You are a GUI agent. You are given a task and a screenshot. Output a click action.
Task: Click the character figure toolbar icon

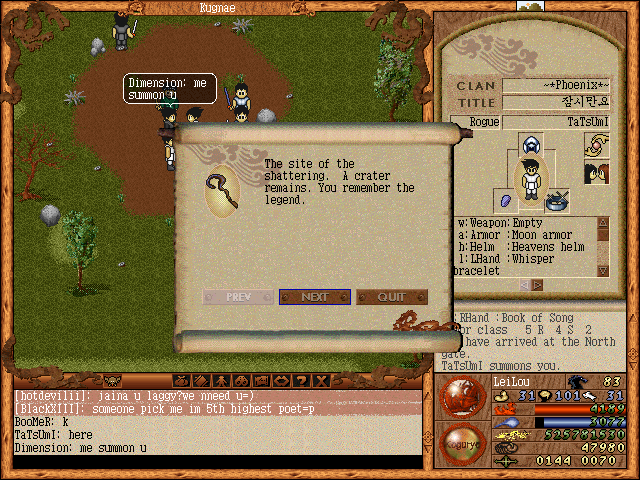click(x=220, y=380)
